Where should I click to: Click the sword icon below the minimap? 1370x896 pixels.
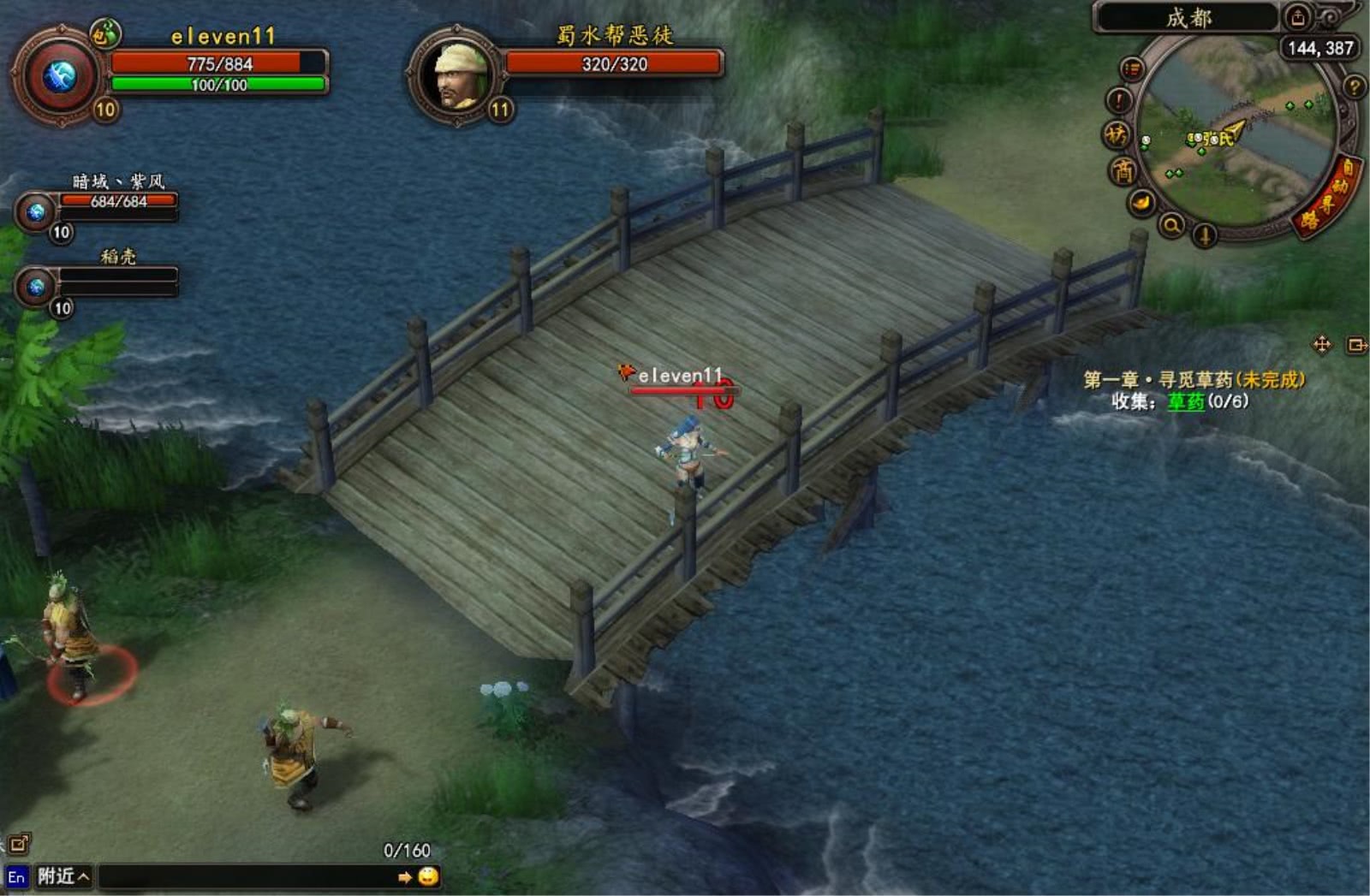[x=1204, y=234]
